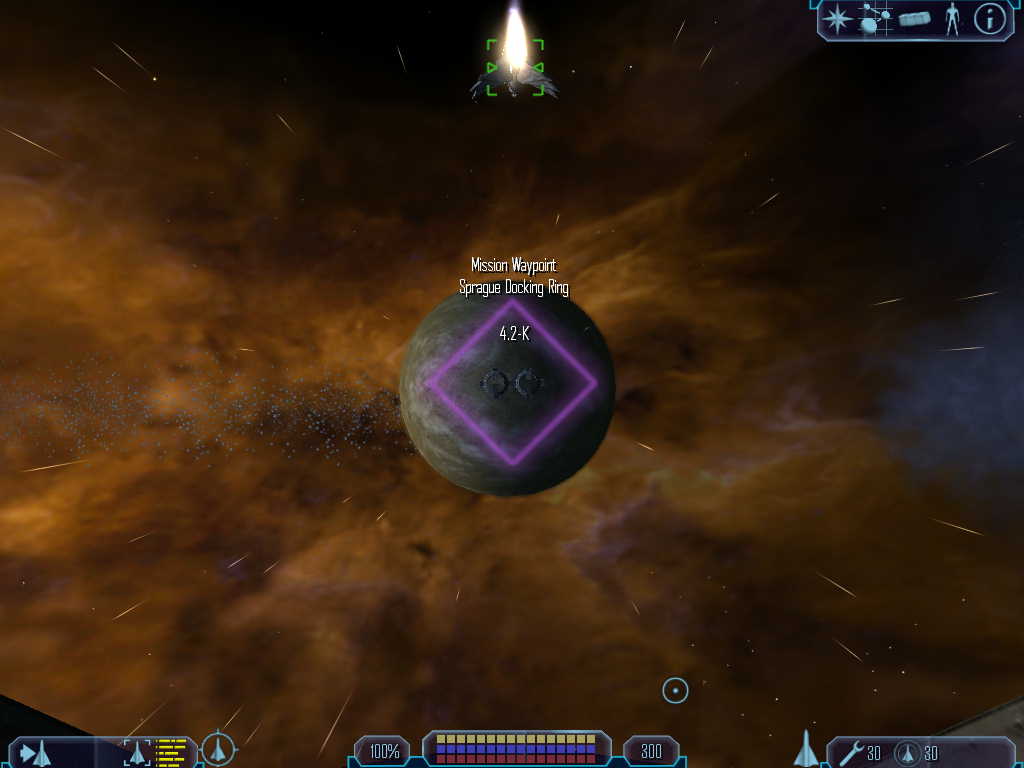Open the cargo inventory icon
This screenshot has height=768, width=1024.
[915, 19]
